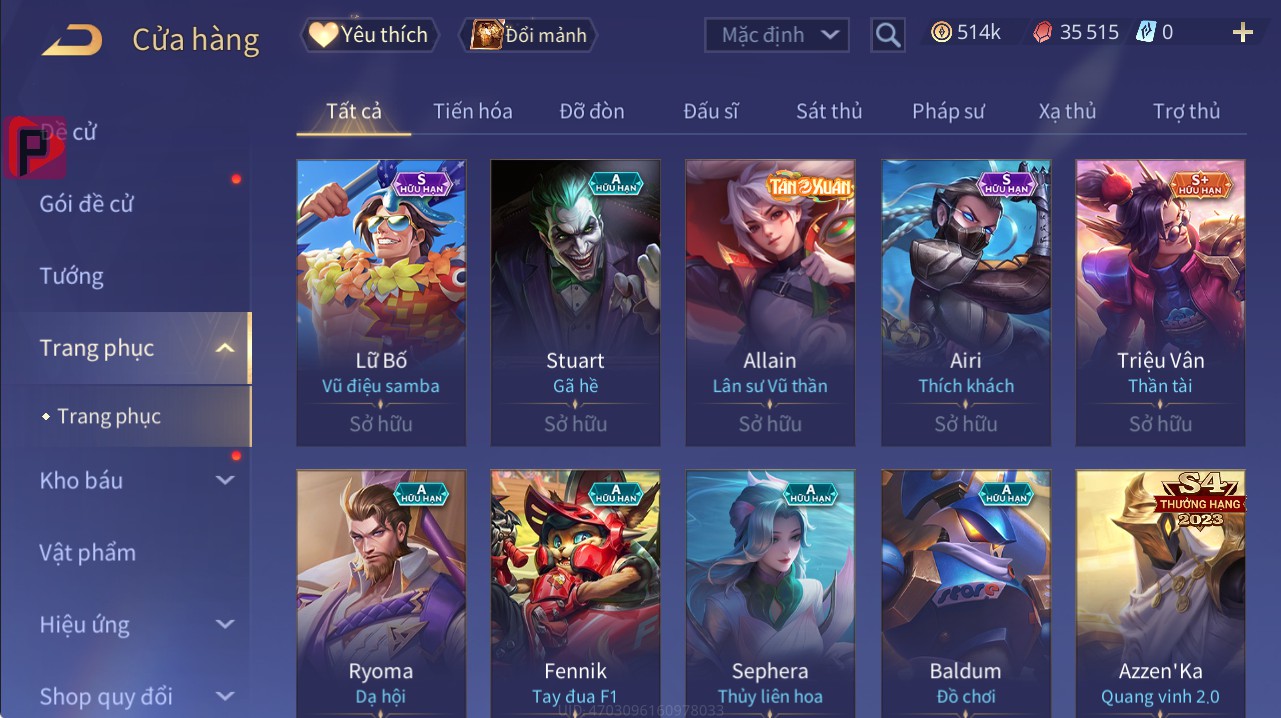Viewport: 1281px width, 718px height.
Task: Switch to the Đỡ đòn tab
Action: (x=592, y=111)
